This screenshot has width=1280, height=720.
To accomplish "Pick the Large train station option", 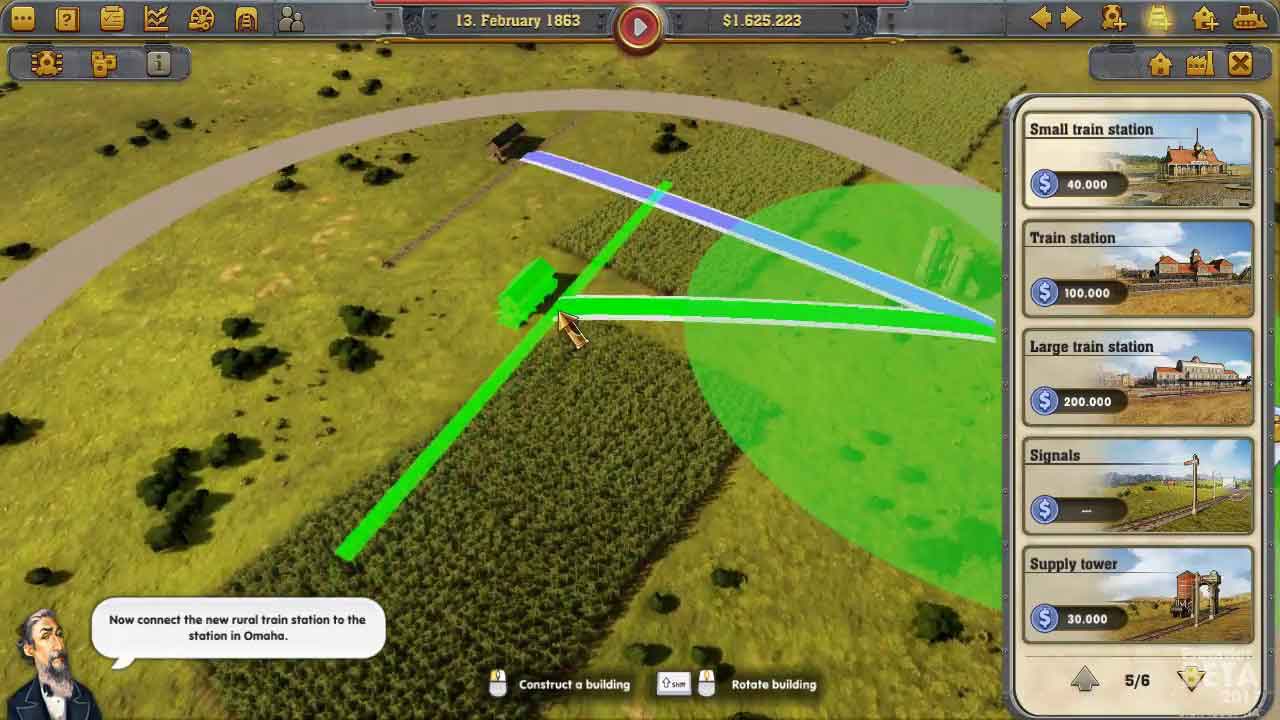I will click(1138, 378).
